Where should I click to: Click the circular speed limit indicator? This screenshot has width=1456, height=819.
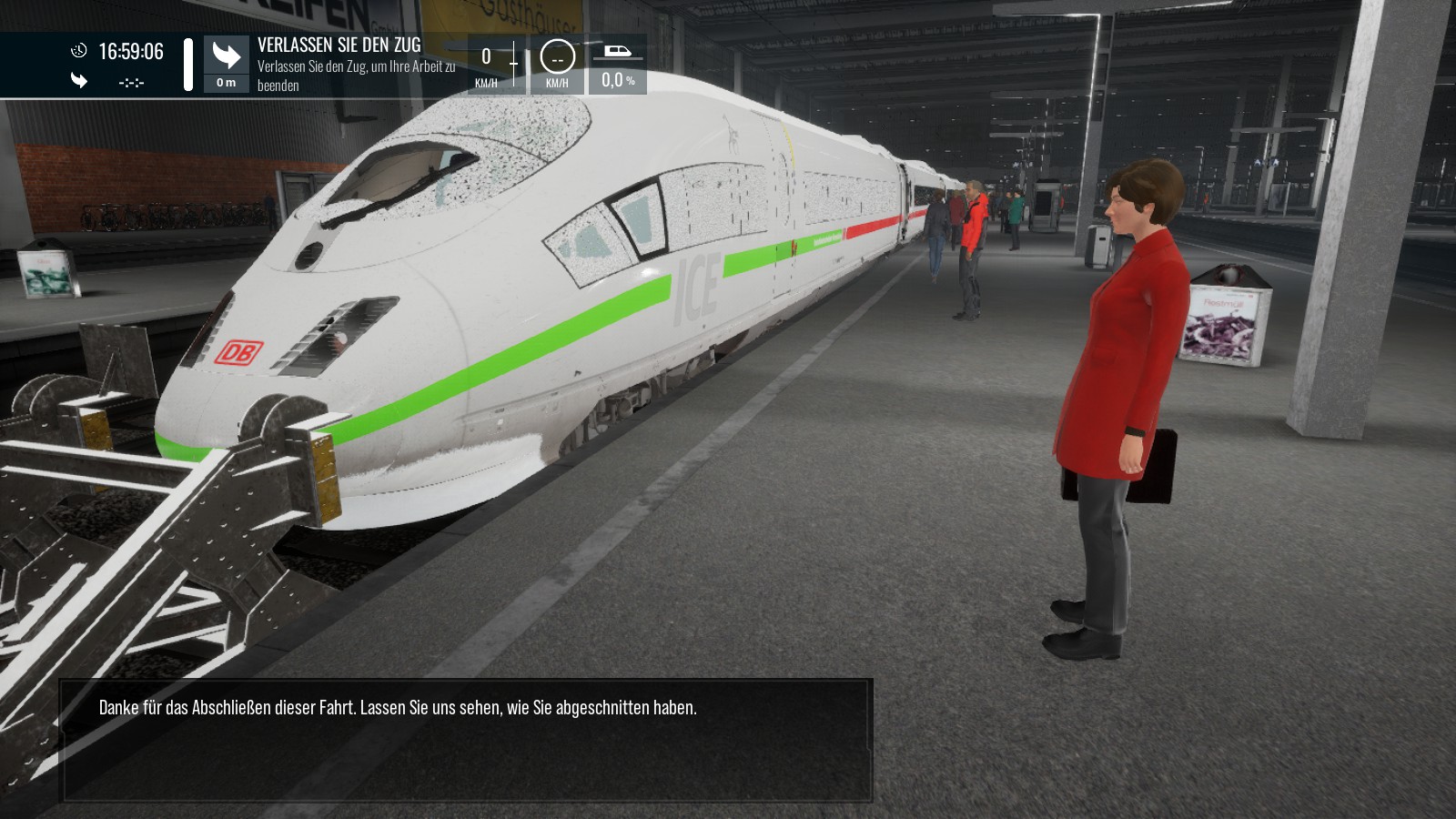pyautogui.click(x=557, y=57)
